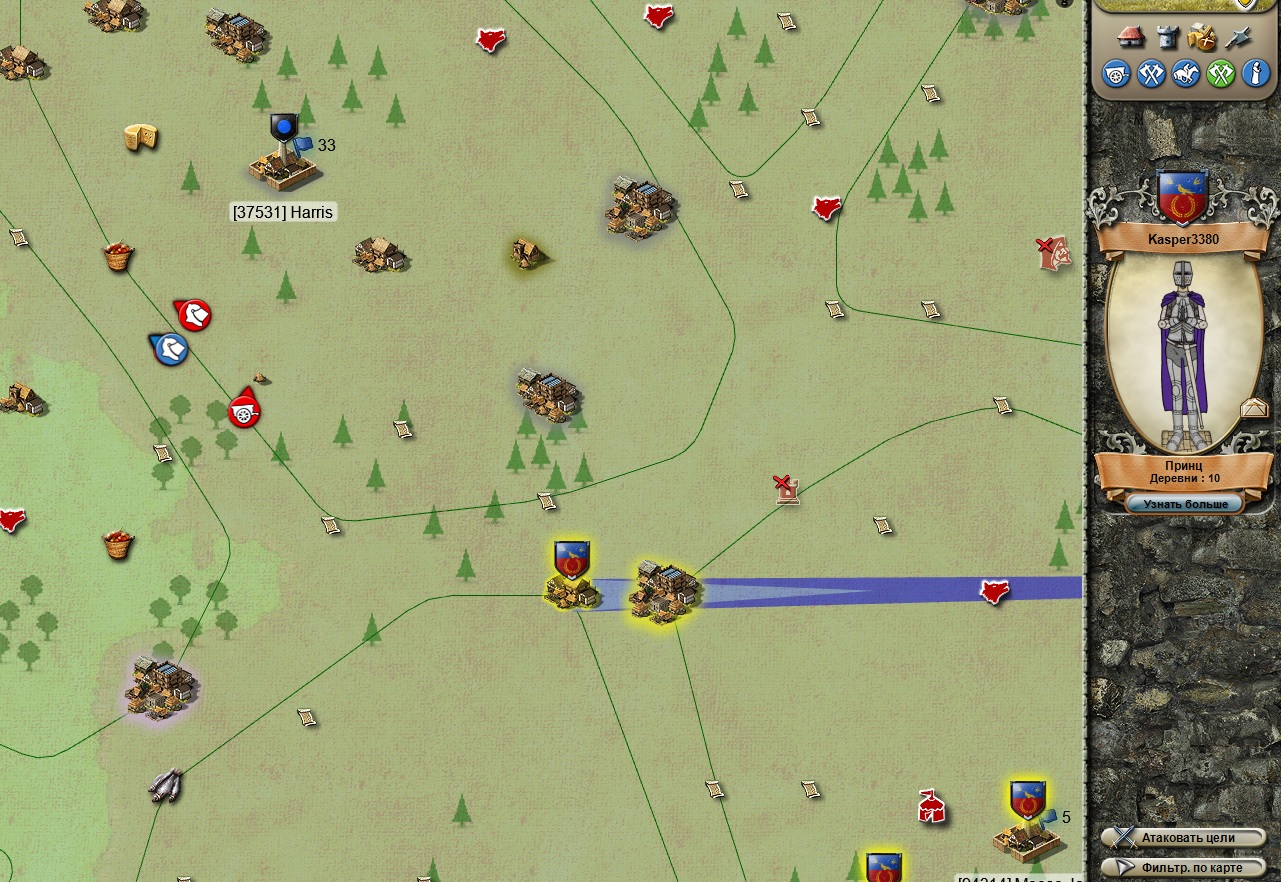Open the village house view icon

click(x=1130, y=37)
